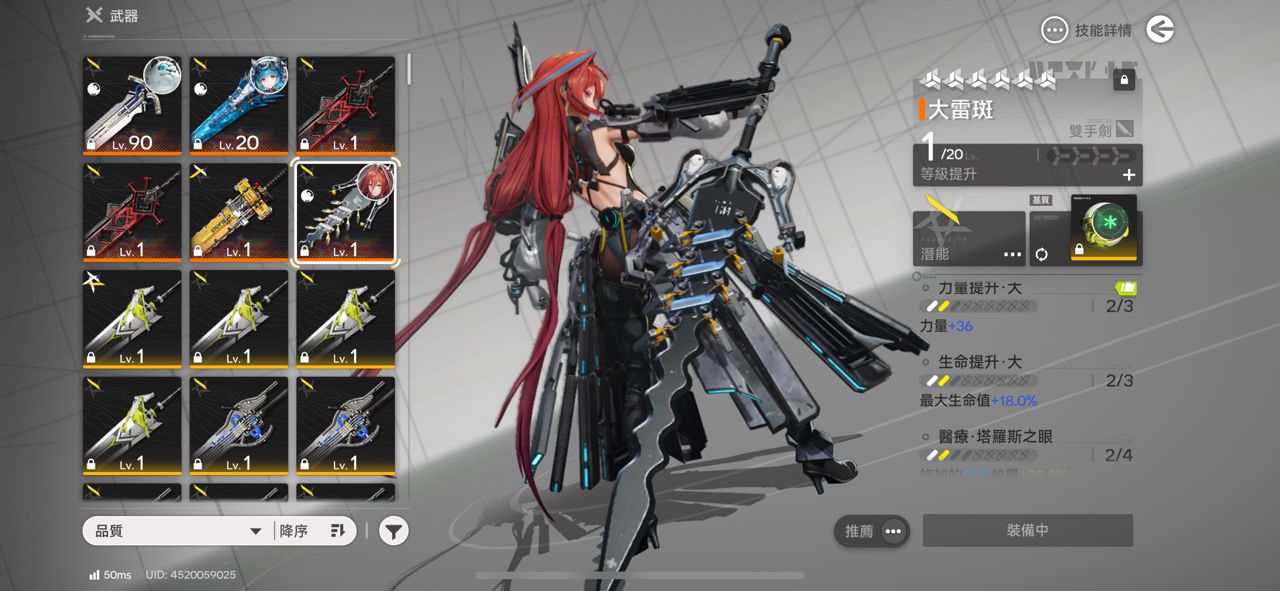Image resolution: width=1280 pixels, height=591 pixels.
Task: Click the 裝備中 equipped button
Action: (1027, 531)
